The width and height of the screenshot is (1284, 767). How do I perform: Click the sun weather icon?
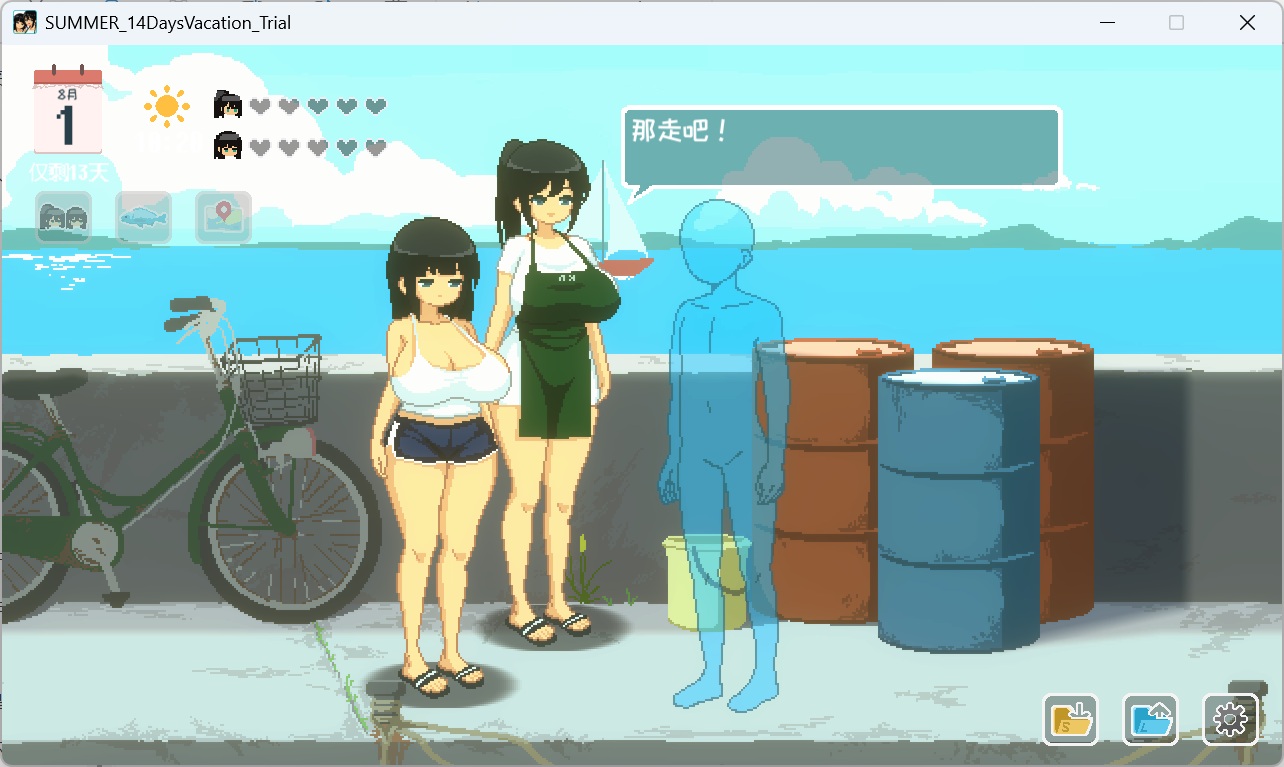(x=166, y=106)
